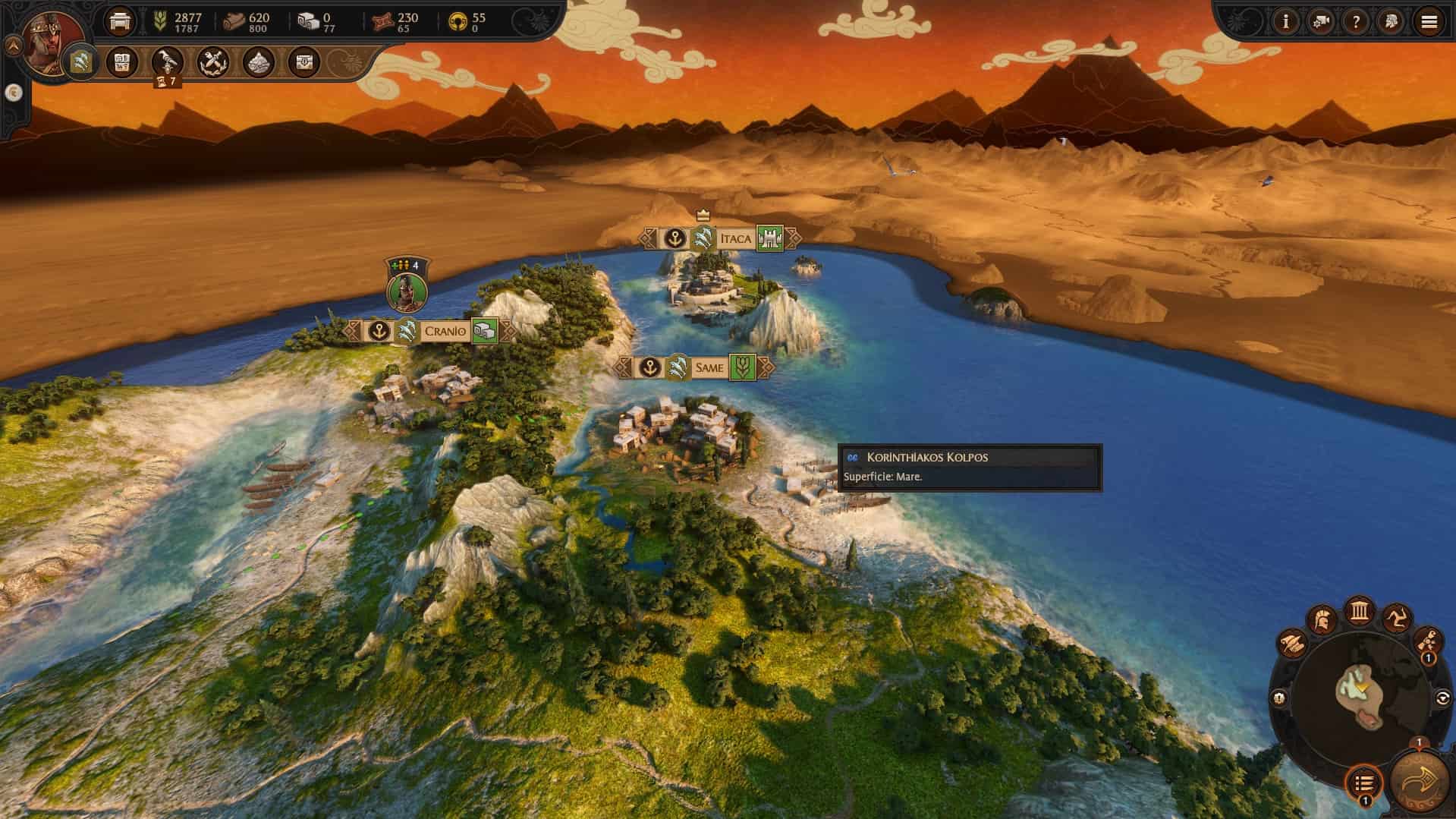Select the army banner with 4 units
The image size is (1456, 819).
(x=407, y=288)
